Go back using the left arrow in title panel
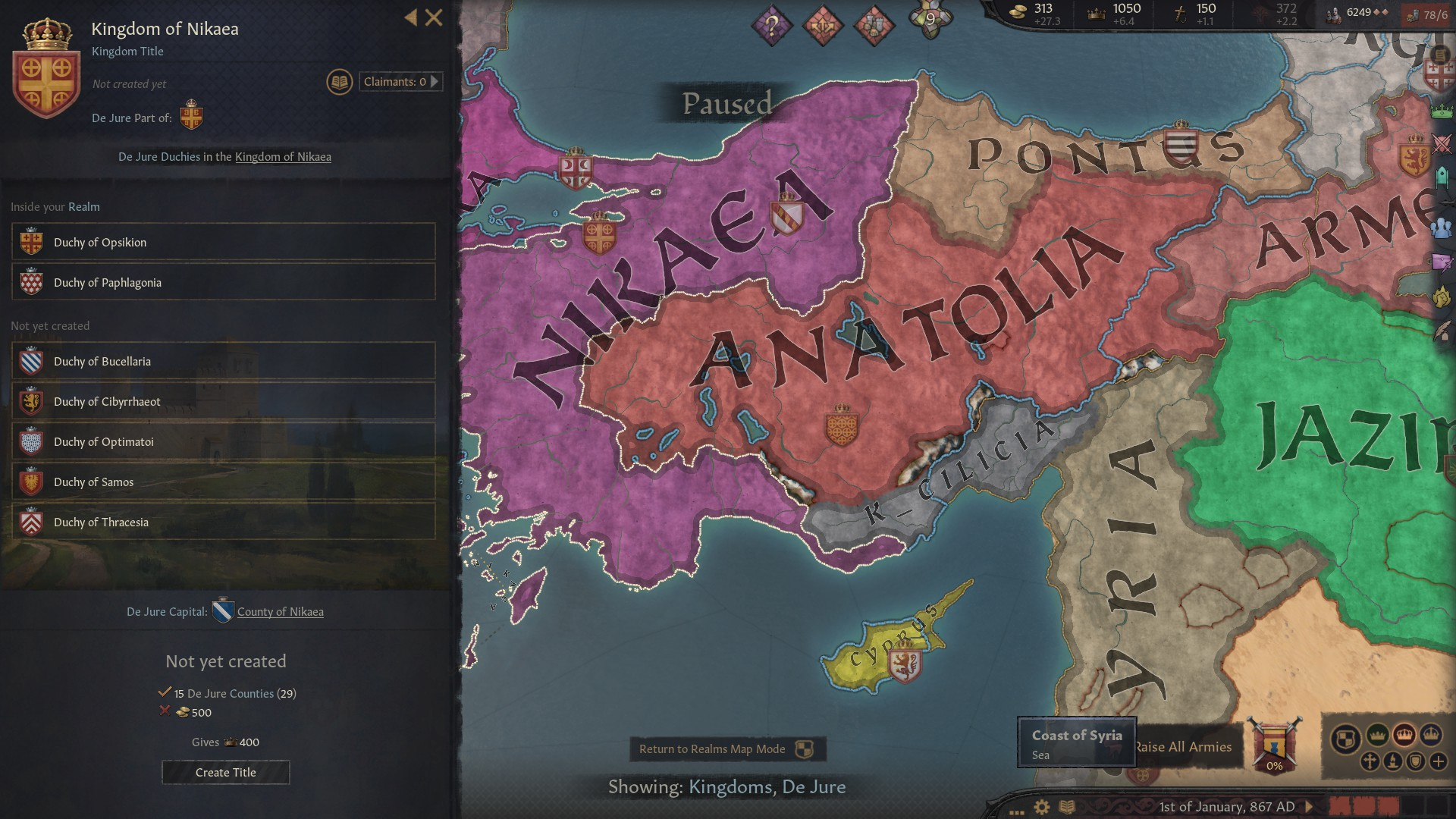Viewport: 1456px width, 819px height. pos(410,18)
